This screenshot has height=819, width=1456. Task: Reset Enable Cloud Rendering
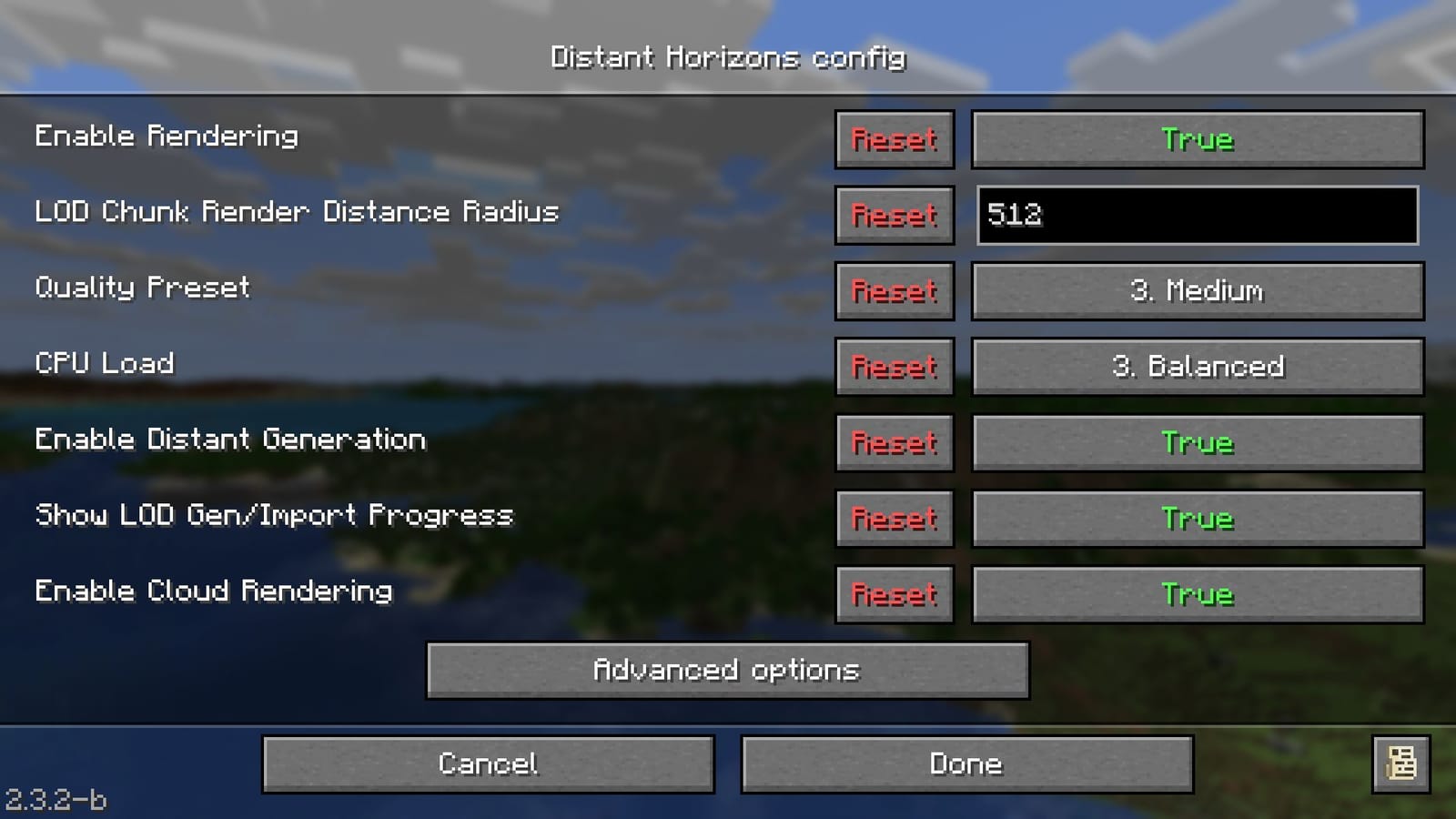coord(893,594)
